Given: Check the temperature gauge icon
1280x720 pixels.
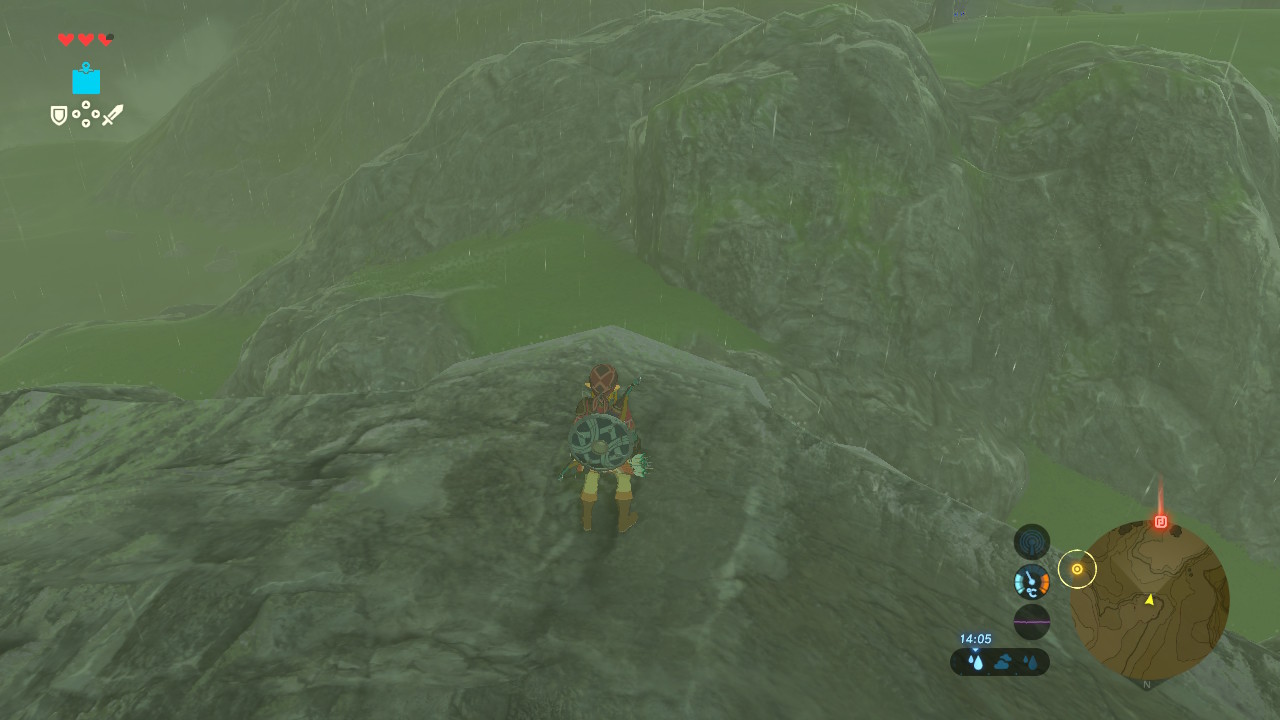Looking at the screenshot, I should (1032, 581).
